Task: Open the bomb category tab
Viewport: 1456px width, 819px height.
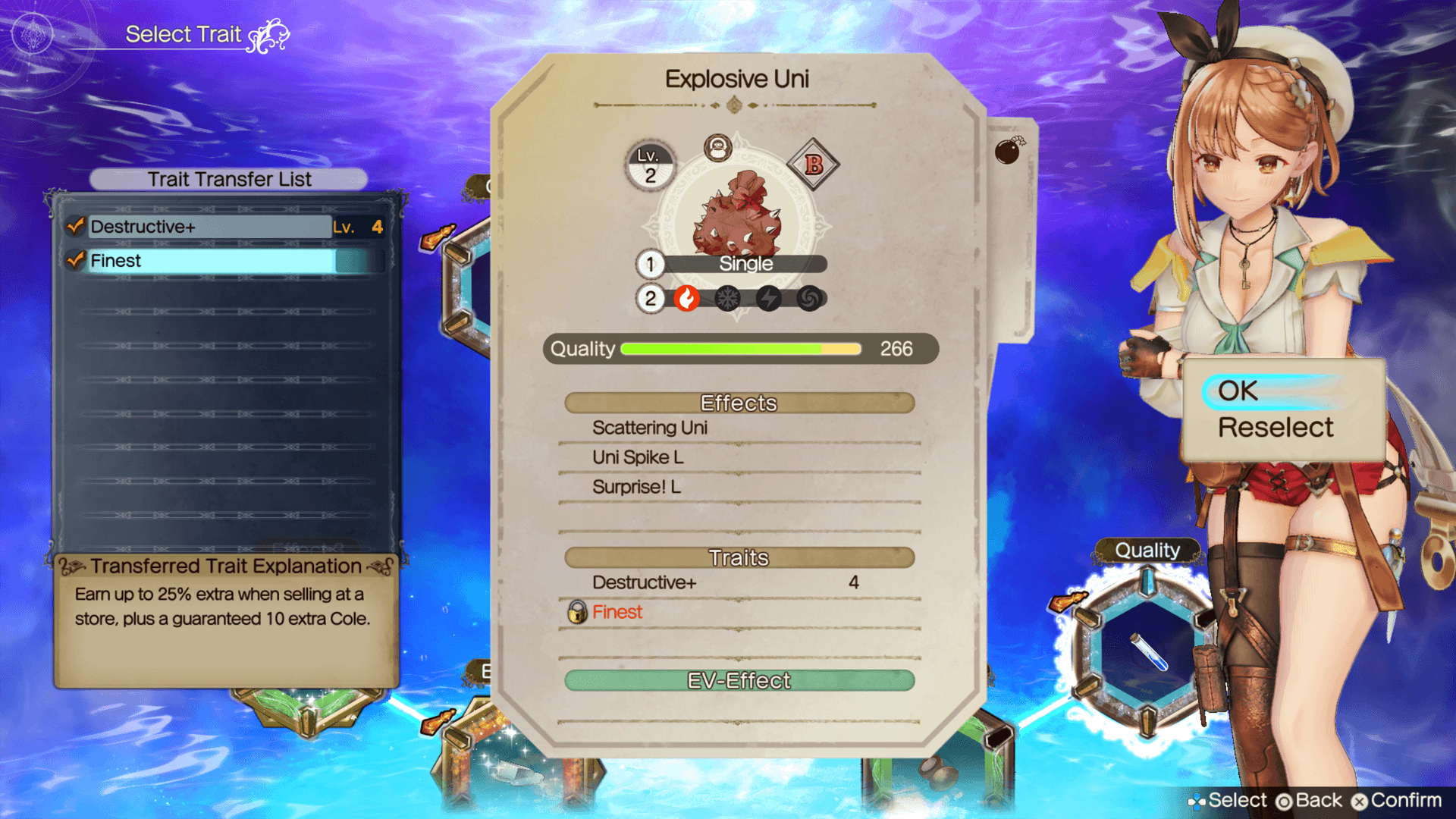Action: tap(1008, 151)
